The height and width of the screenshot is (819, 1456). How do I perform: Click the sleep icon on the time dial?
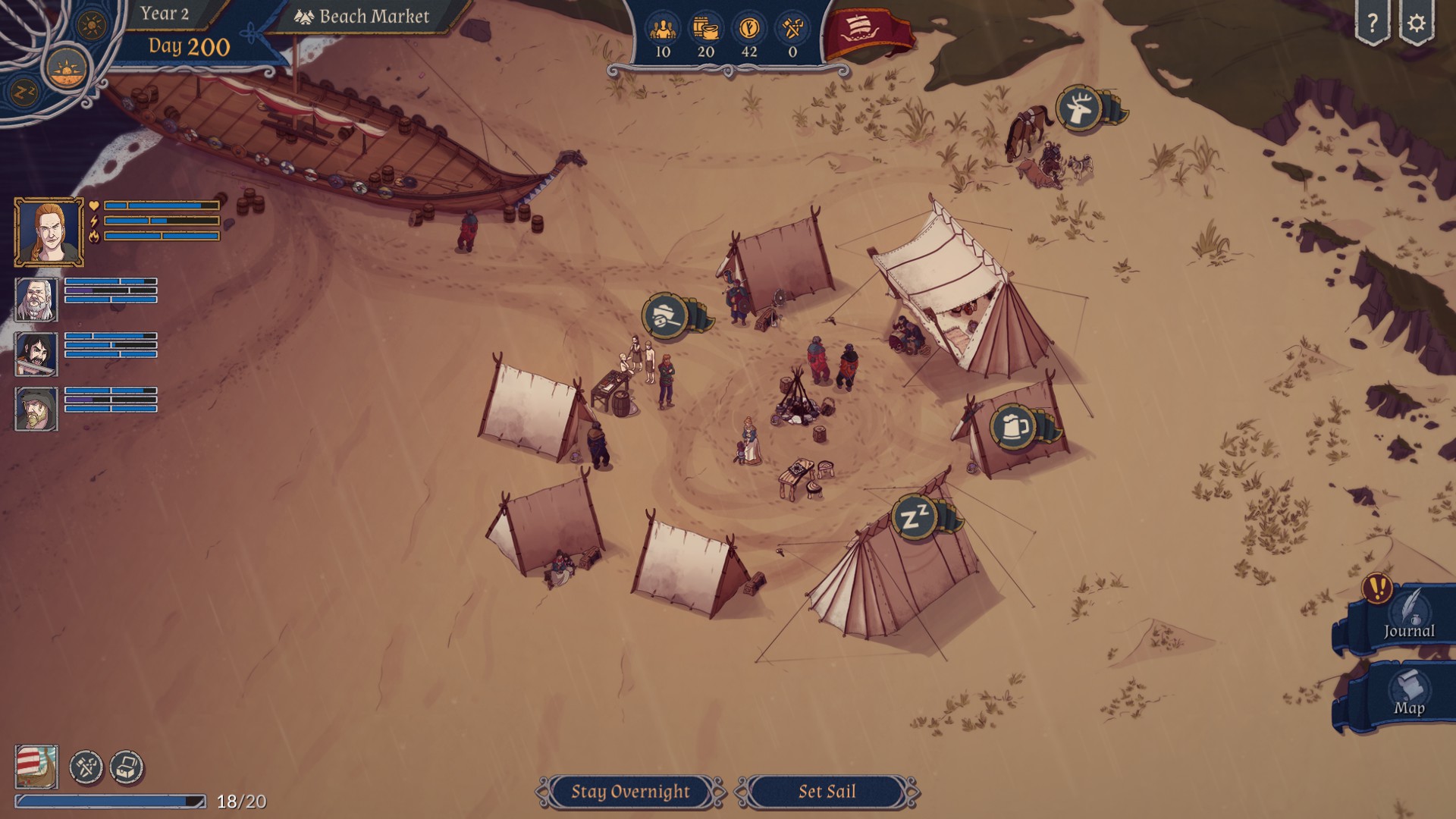[25, 93]
